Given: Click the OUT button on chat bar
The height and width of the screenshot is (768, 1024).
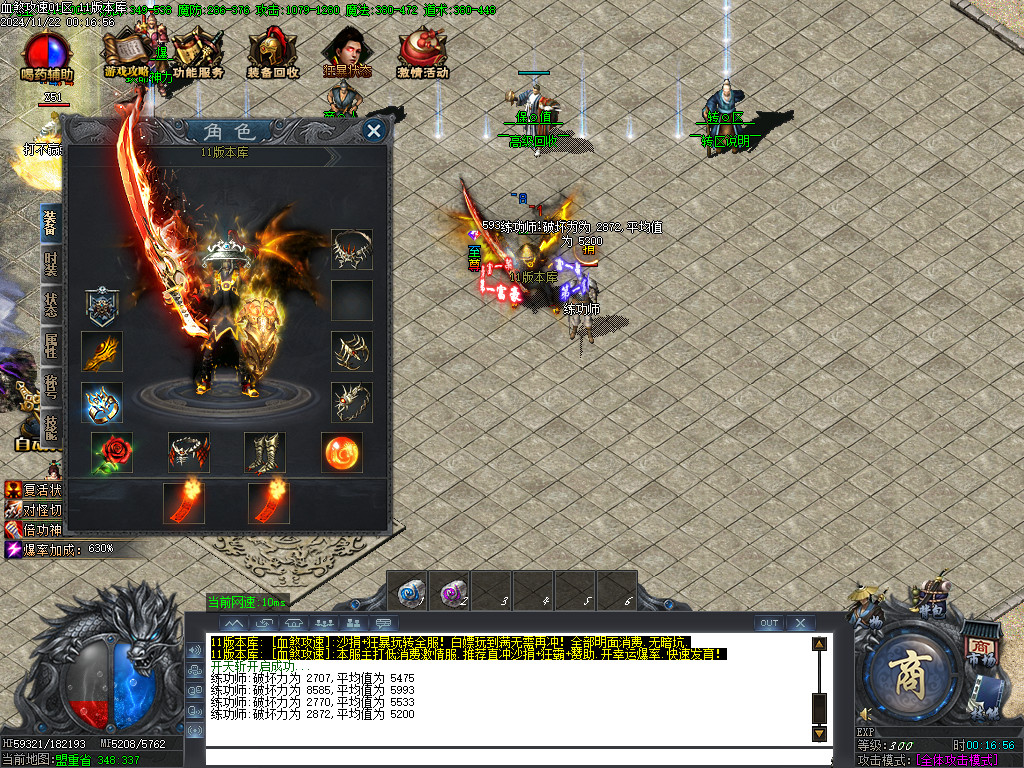Looking at the screenshot, I should coord(768,623).
